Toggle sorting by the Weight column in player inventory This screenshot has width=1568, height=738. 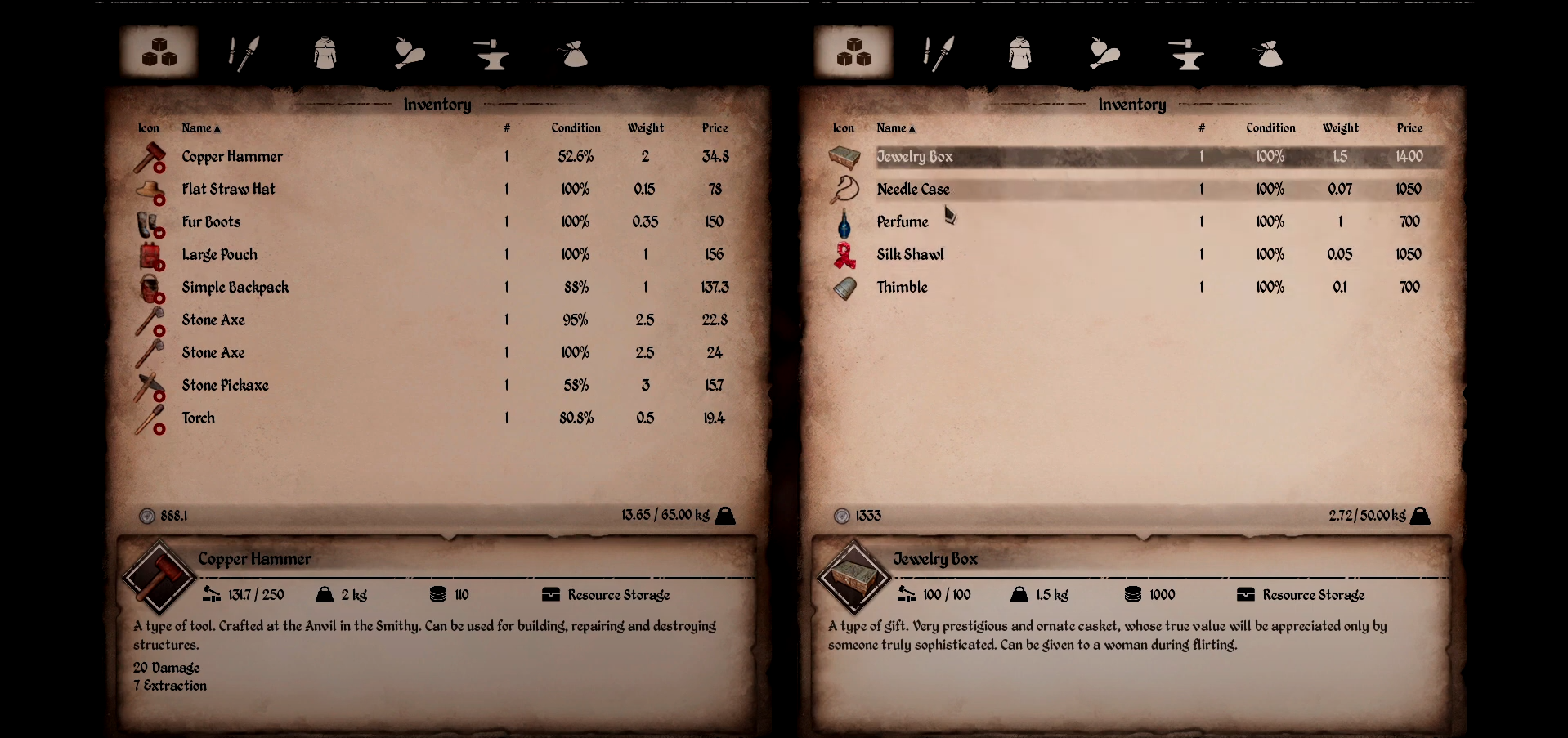click(x=645, y=127)
